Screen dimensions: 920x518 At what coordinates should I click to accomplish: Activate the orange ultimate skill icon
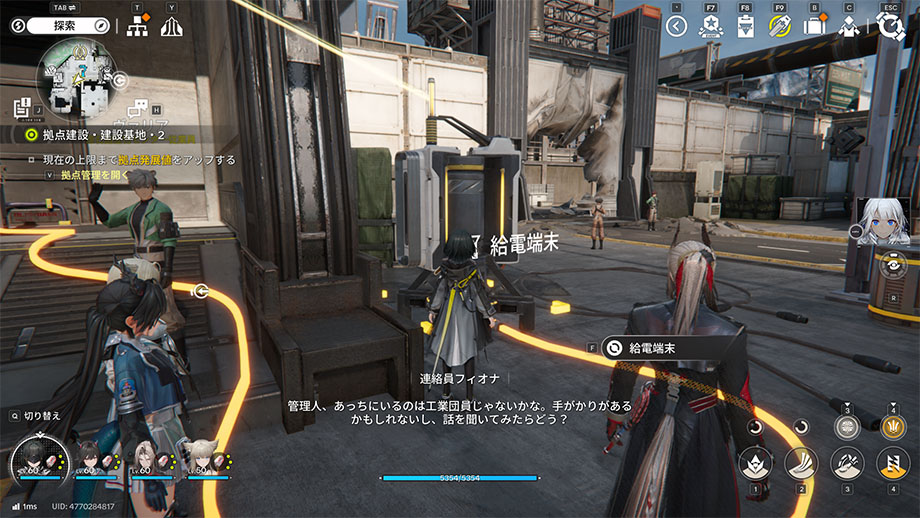[892, 426]
